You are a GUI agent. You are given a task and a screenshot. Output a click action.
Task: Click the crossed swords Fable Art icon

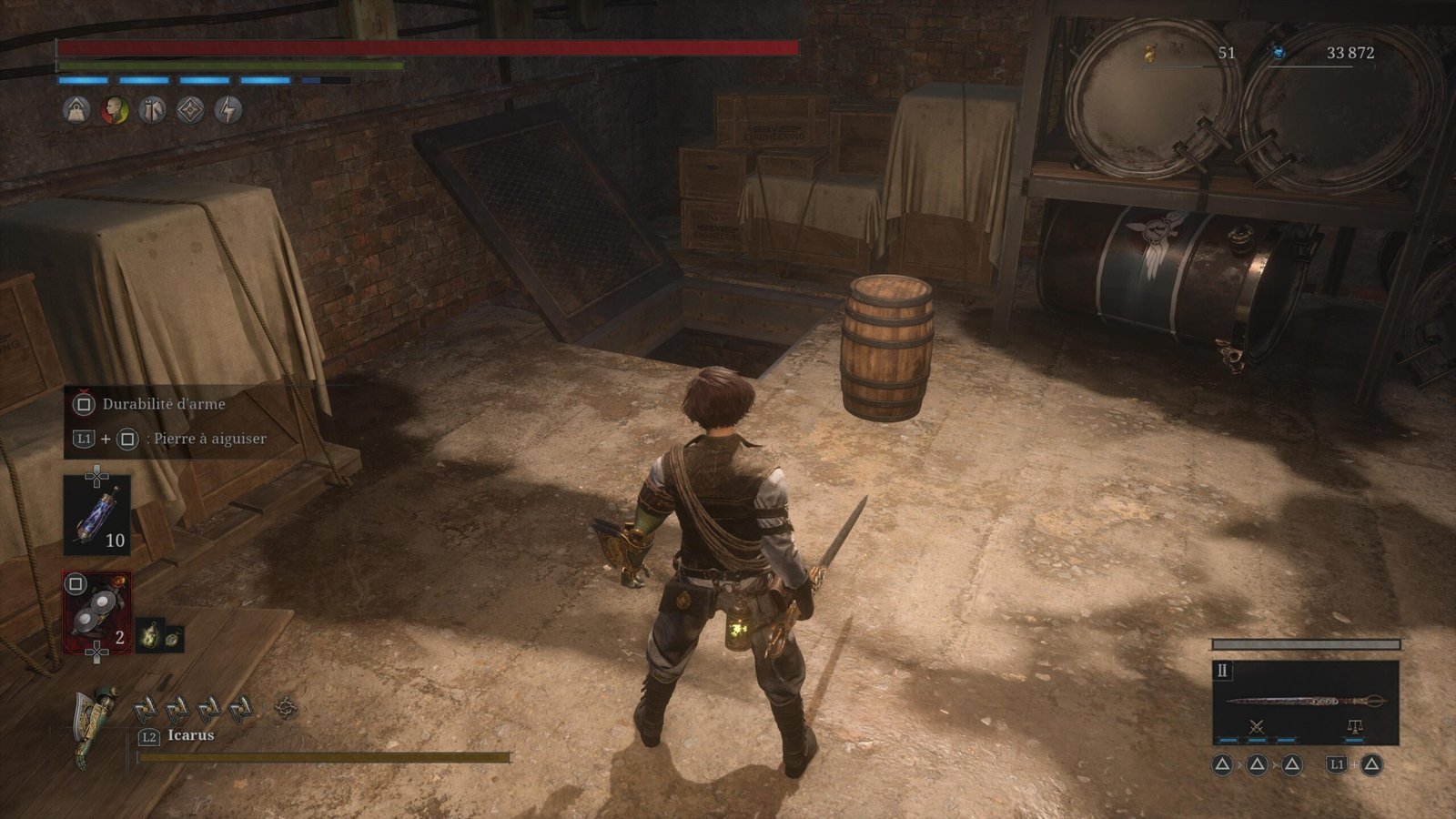click(x=1258, y=726)
